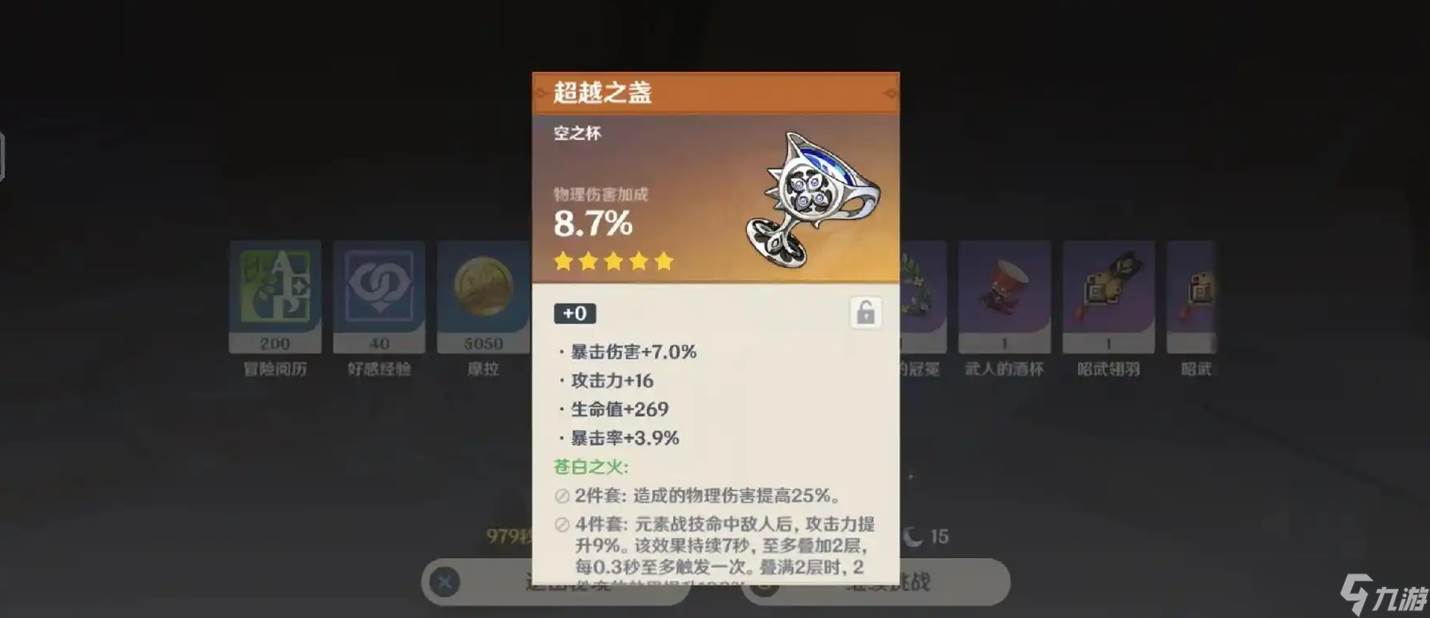Select the 昭武翎羽 artifact reward
The image size is (1430, 618).
point(1108,297)
